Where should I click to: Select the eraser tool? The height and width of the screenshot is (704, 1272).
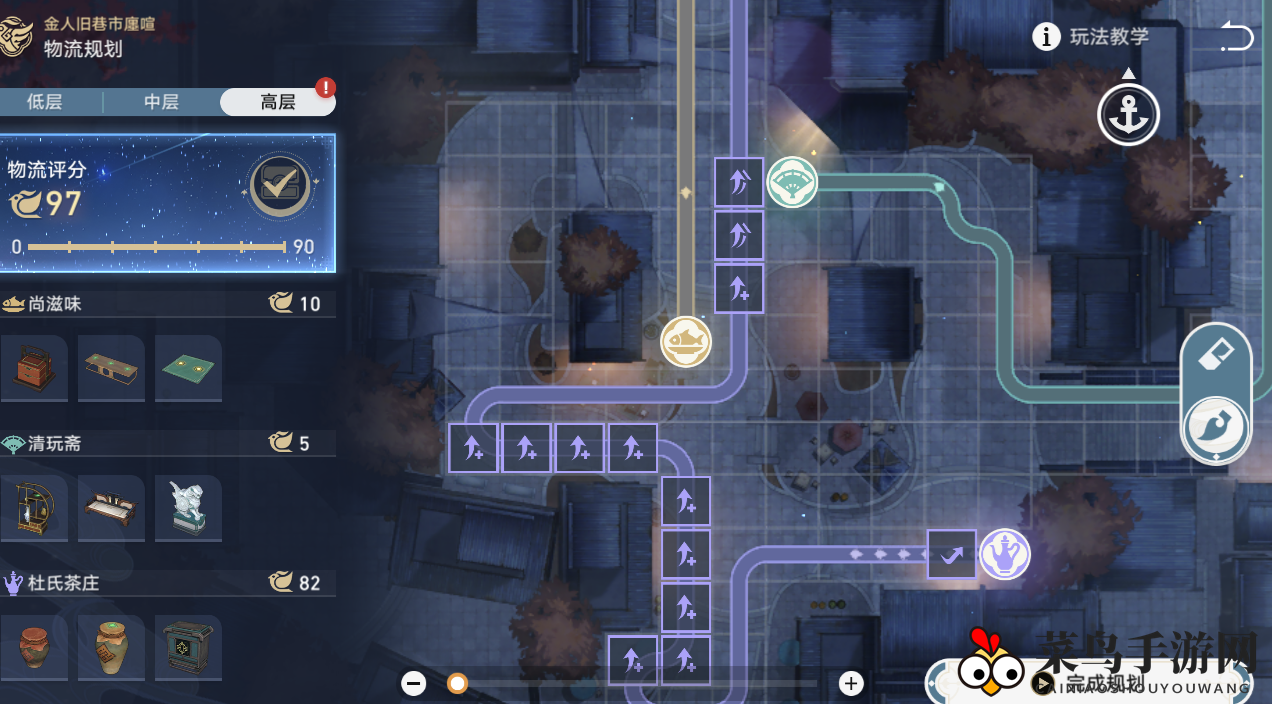pos(1216,356)
